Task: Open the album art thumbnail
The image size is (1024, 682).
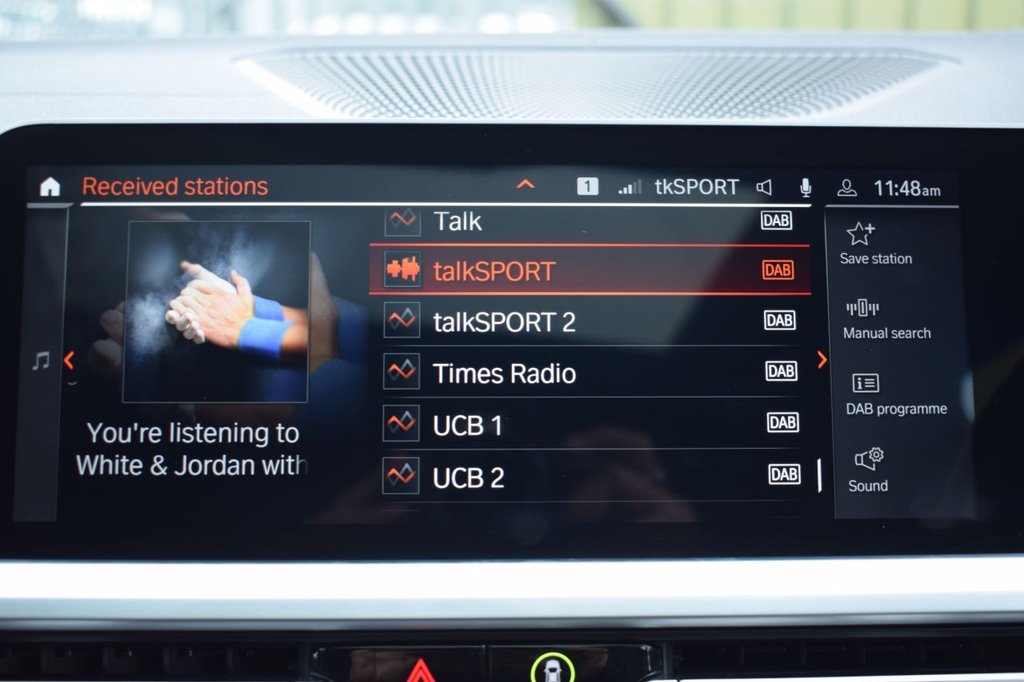Action: (x=216, y=311)
